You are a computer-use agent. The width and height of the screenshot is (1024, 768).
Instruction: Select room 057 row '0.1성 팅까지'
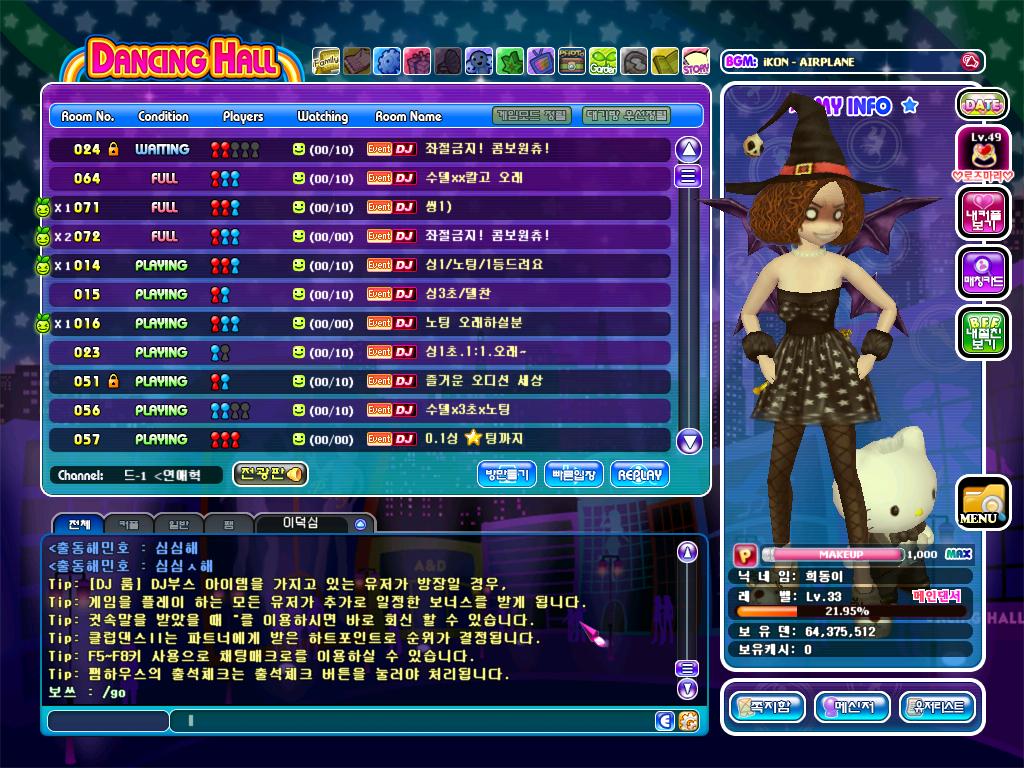(360, 439)
